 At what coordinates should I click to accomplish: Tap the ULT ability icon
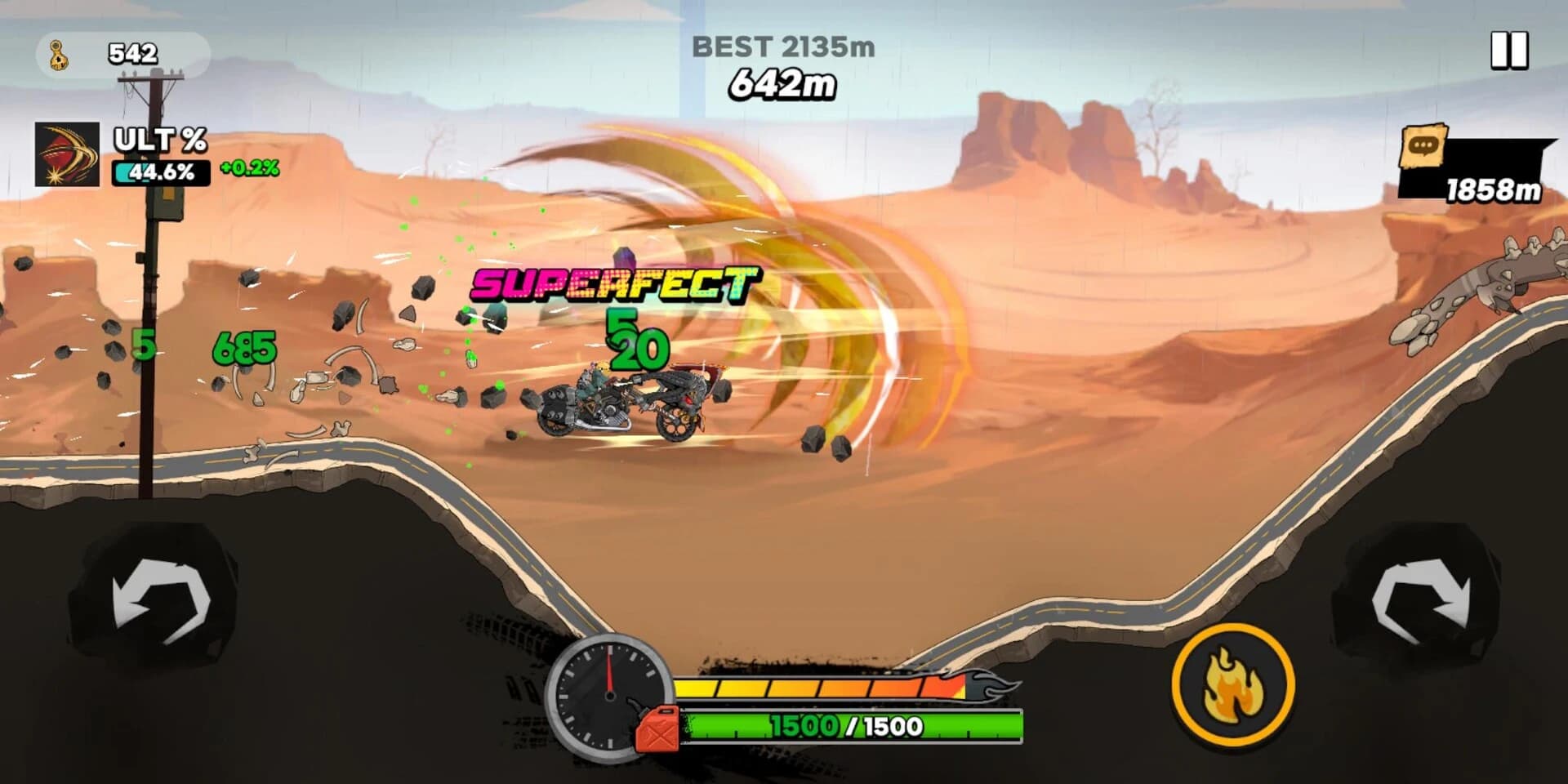(x=67, y=155)
